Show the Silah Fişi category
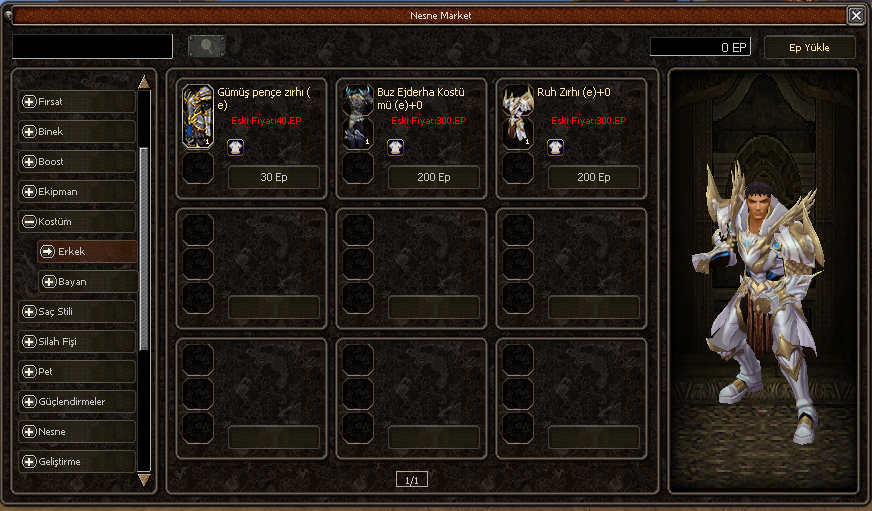This screenshot has width=872, height=511. (x=77, y=341)
